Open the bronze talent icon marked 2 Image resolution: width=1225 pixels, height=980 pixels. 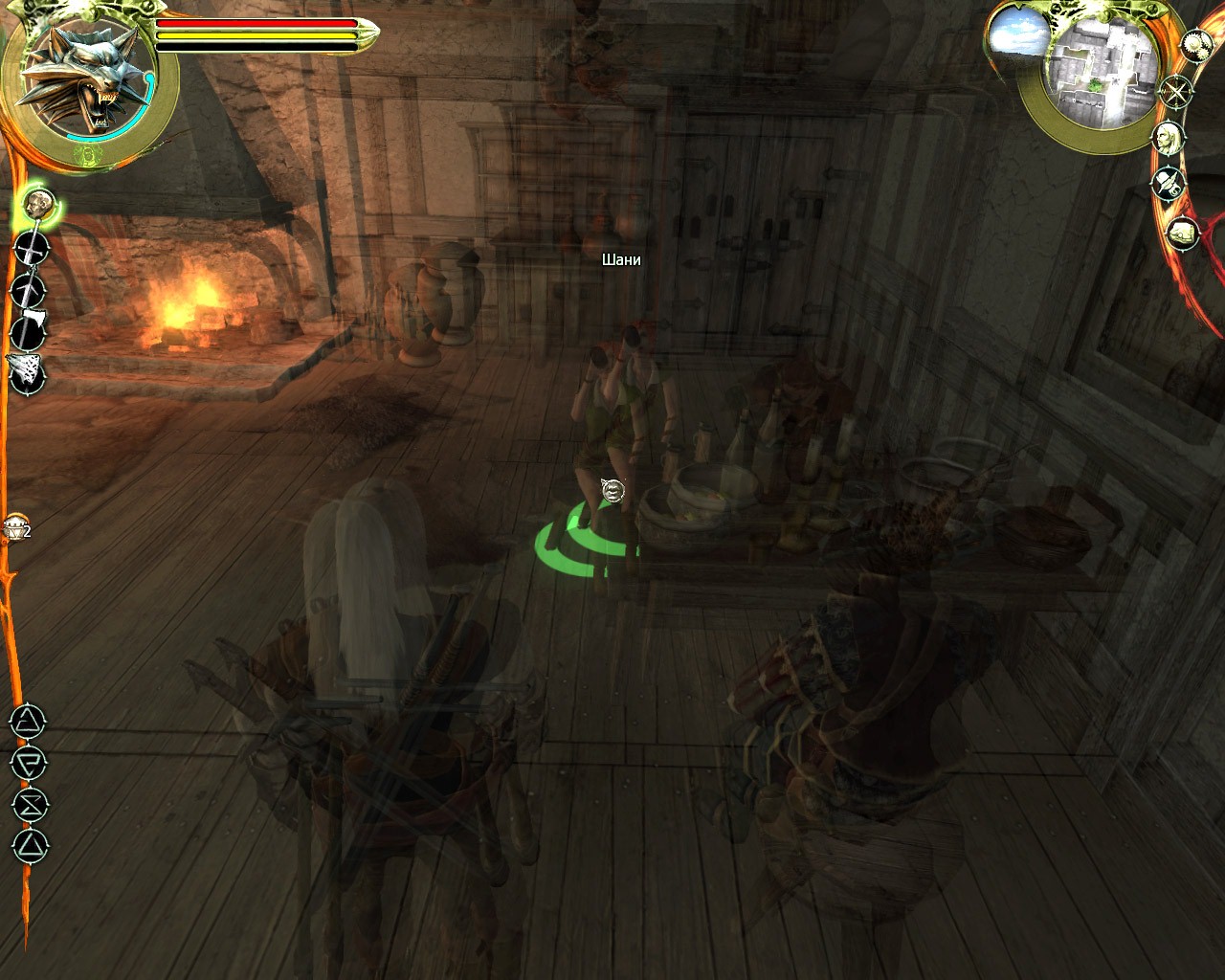pyautogui.click(x=16, y=526)
